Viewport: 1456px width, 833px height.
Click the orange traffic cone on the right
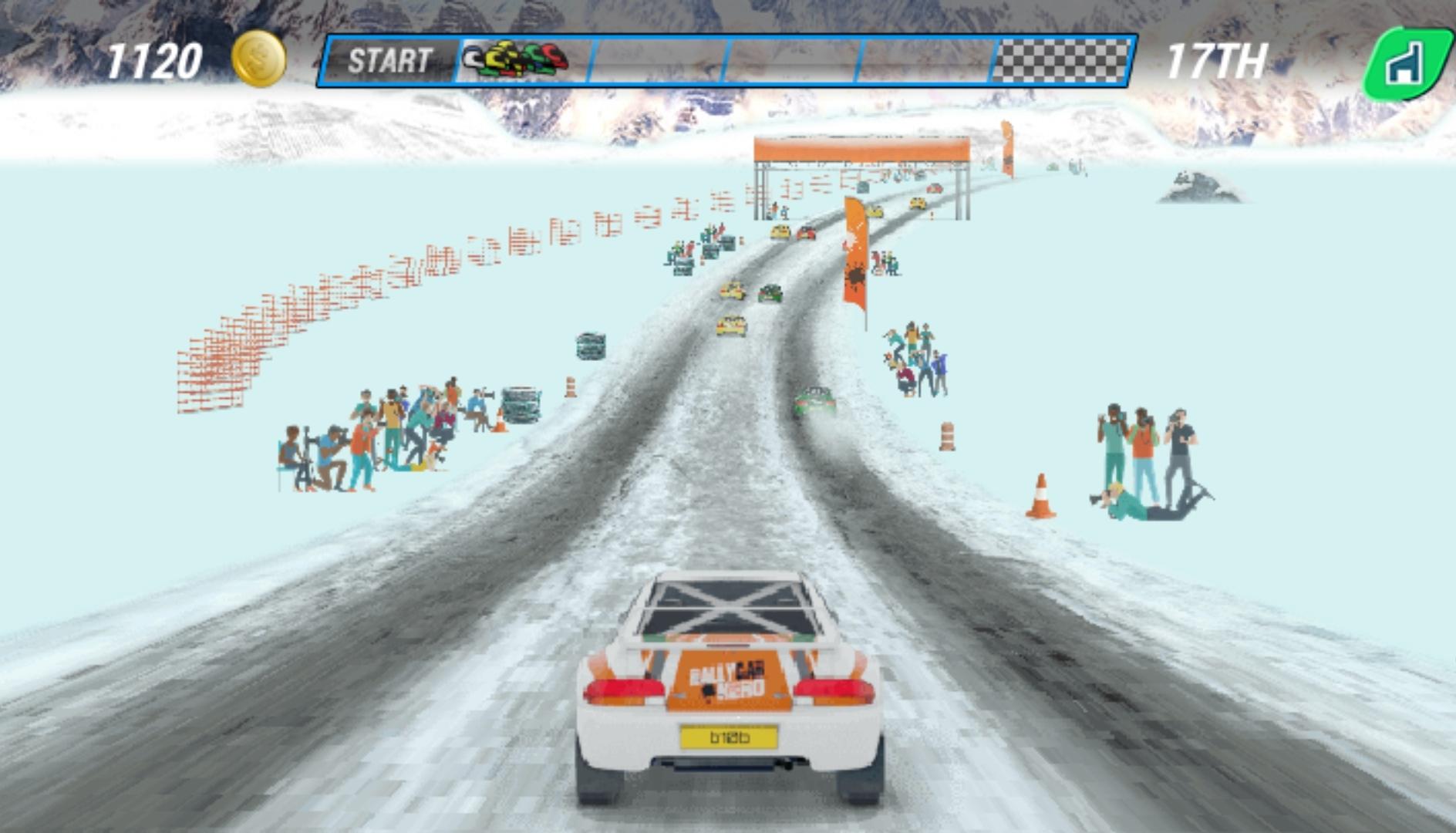(1040, 494)
